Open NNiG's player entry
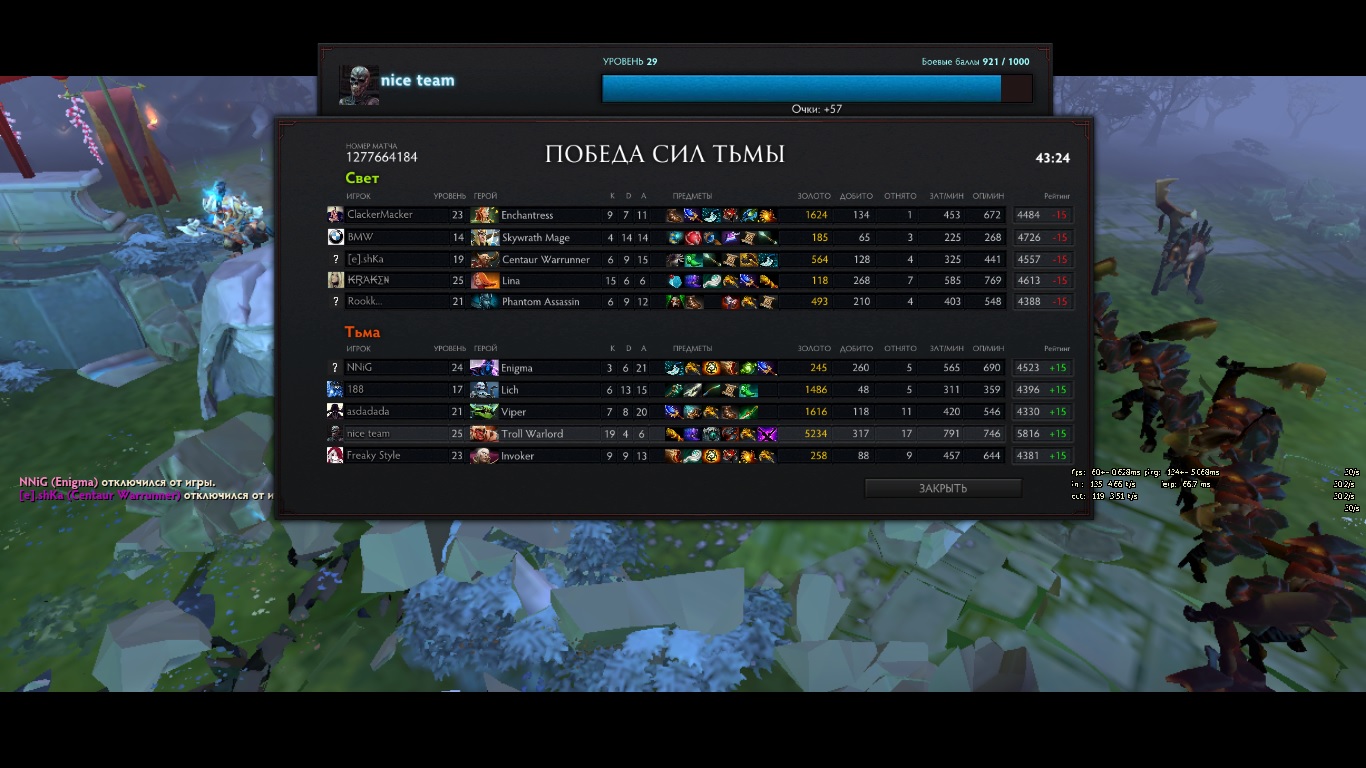 click(x=359, y=368)
